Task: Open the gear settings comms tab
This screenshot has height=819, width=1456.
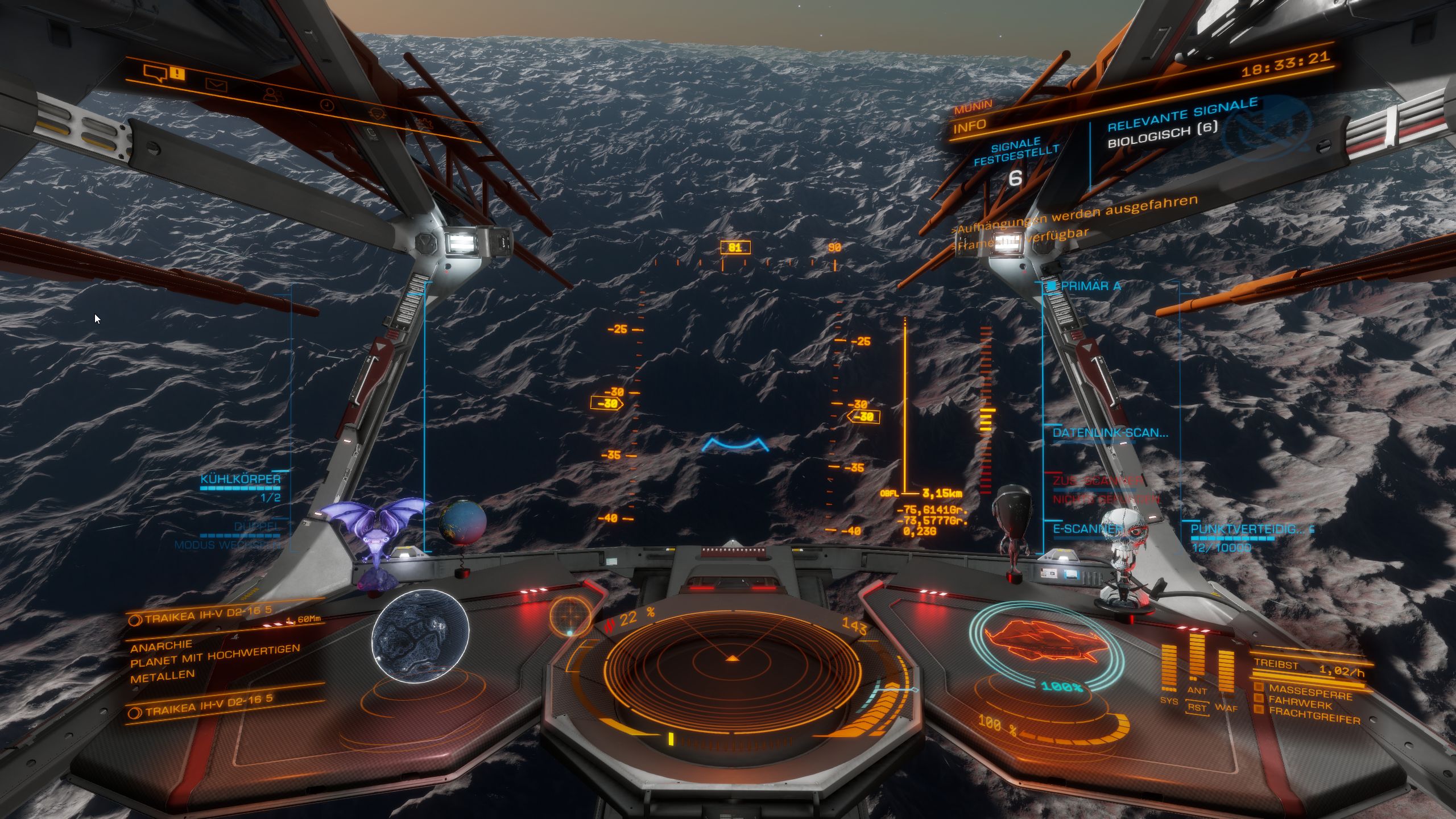Action: pos(378,114)
